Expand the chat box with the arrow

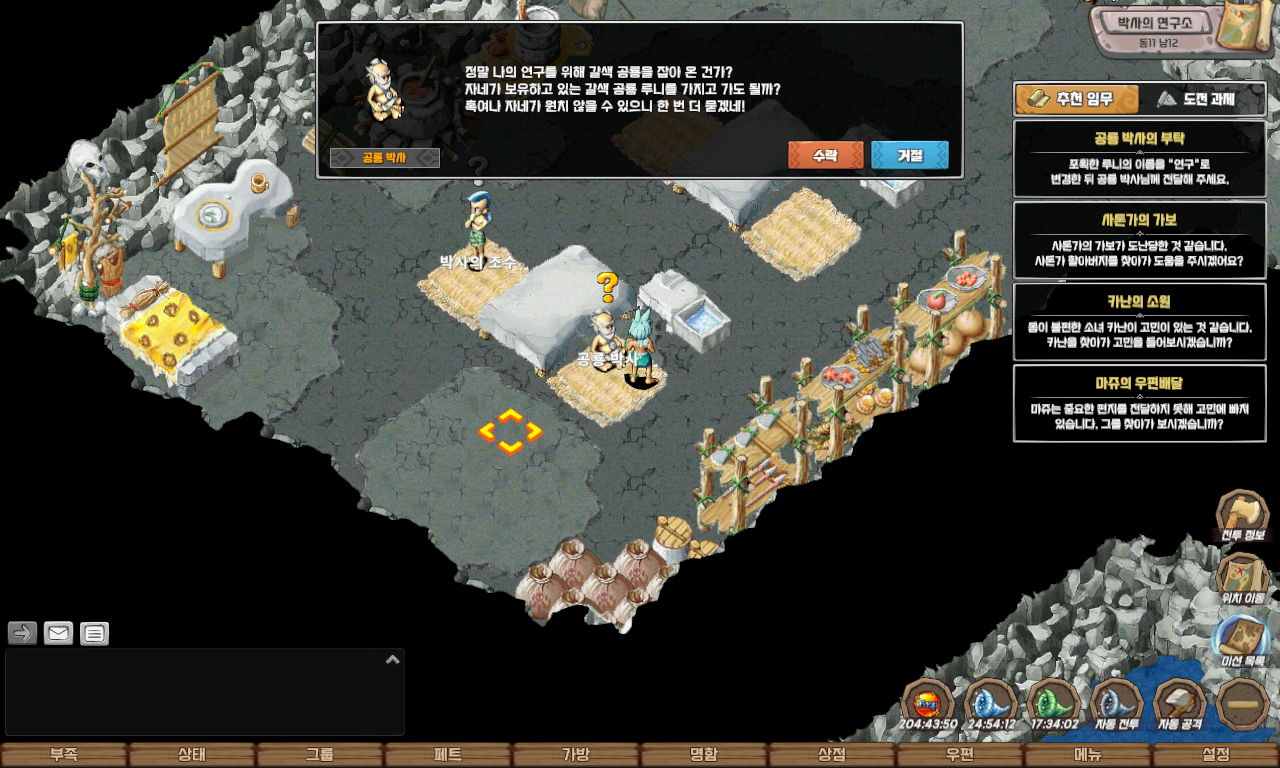(393, 660)
